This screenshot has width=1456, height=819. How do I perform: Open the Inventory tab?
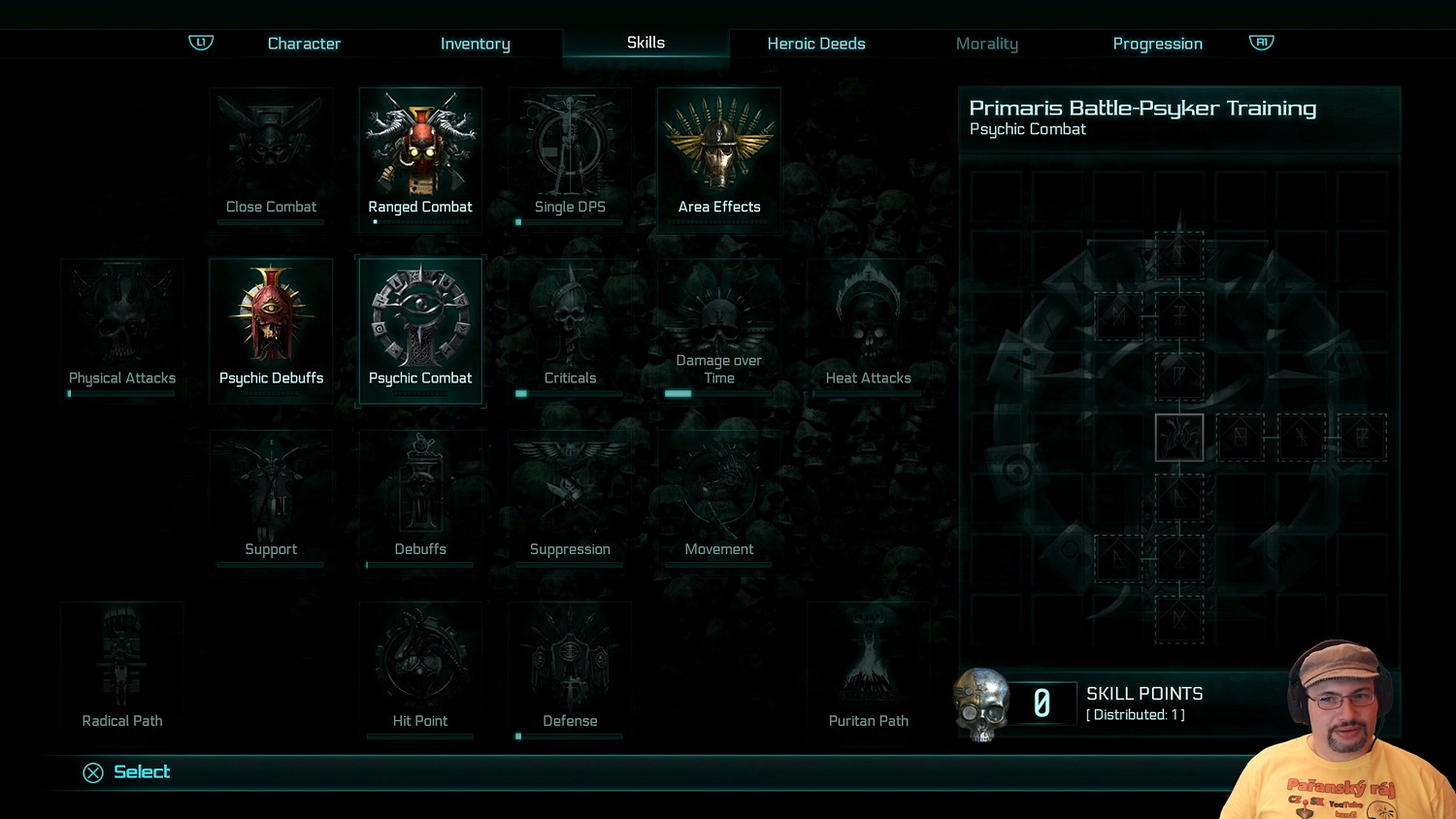tap(475, 44)
